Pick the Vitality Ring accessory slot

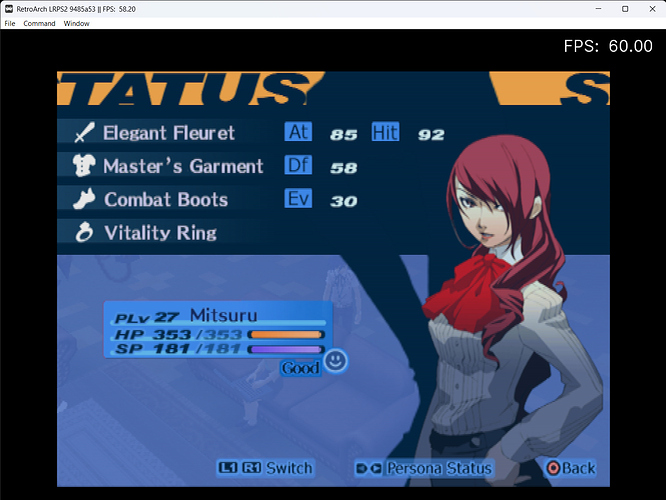tap(159, 233)
